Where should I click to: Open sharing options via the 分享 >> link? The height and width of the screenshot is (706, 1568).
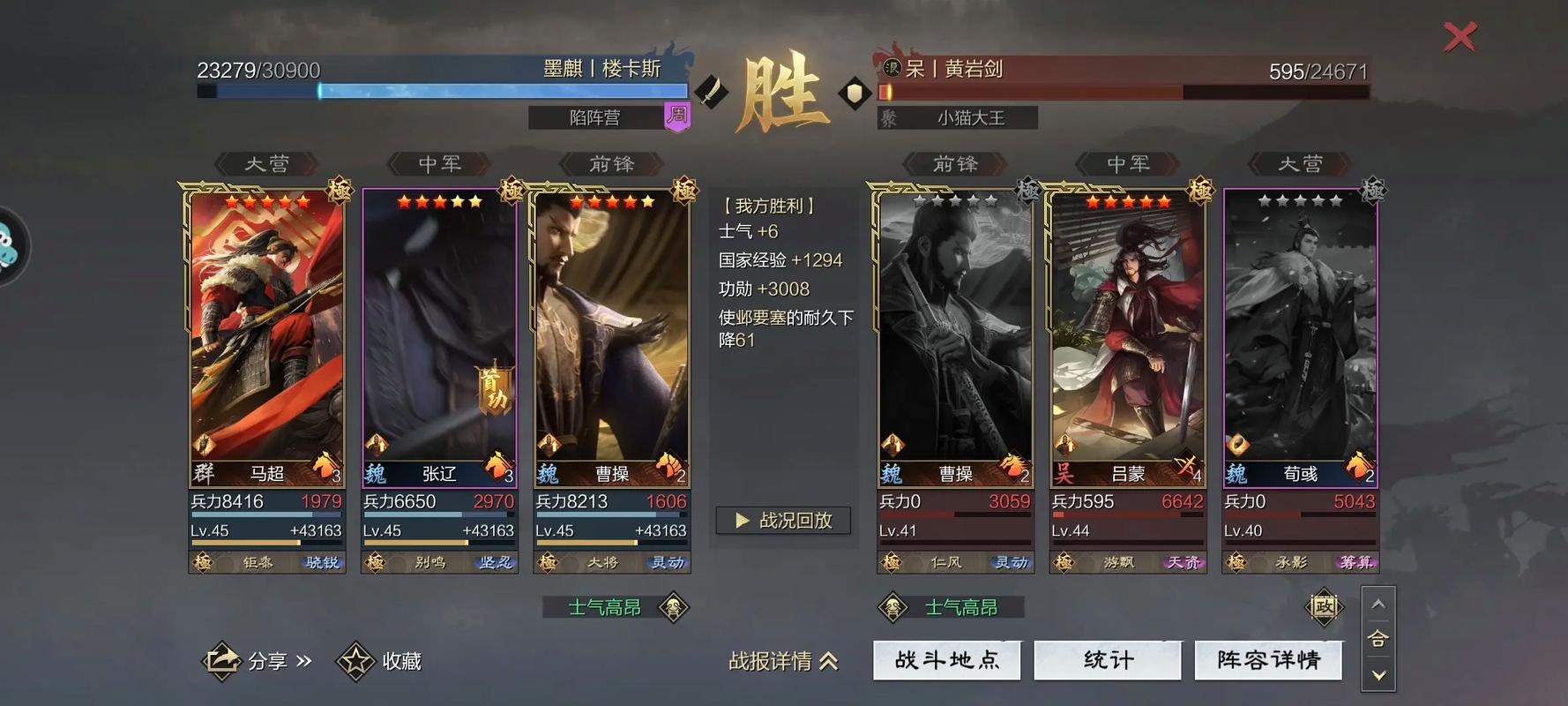[278, 660]
